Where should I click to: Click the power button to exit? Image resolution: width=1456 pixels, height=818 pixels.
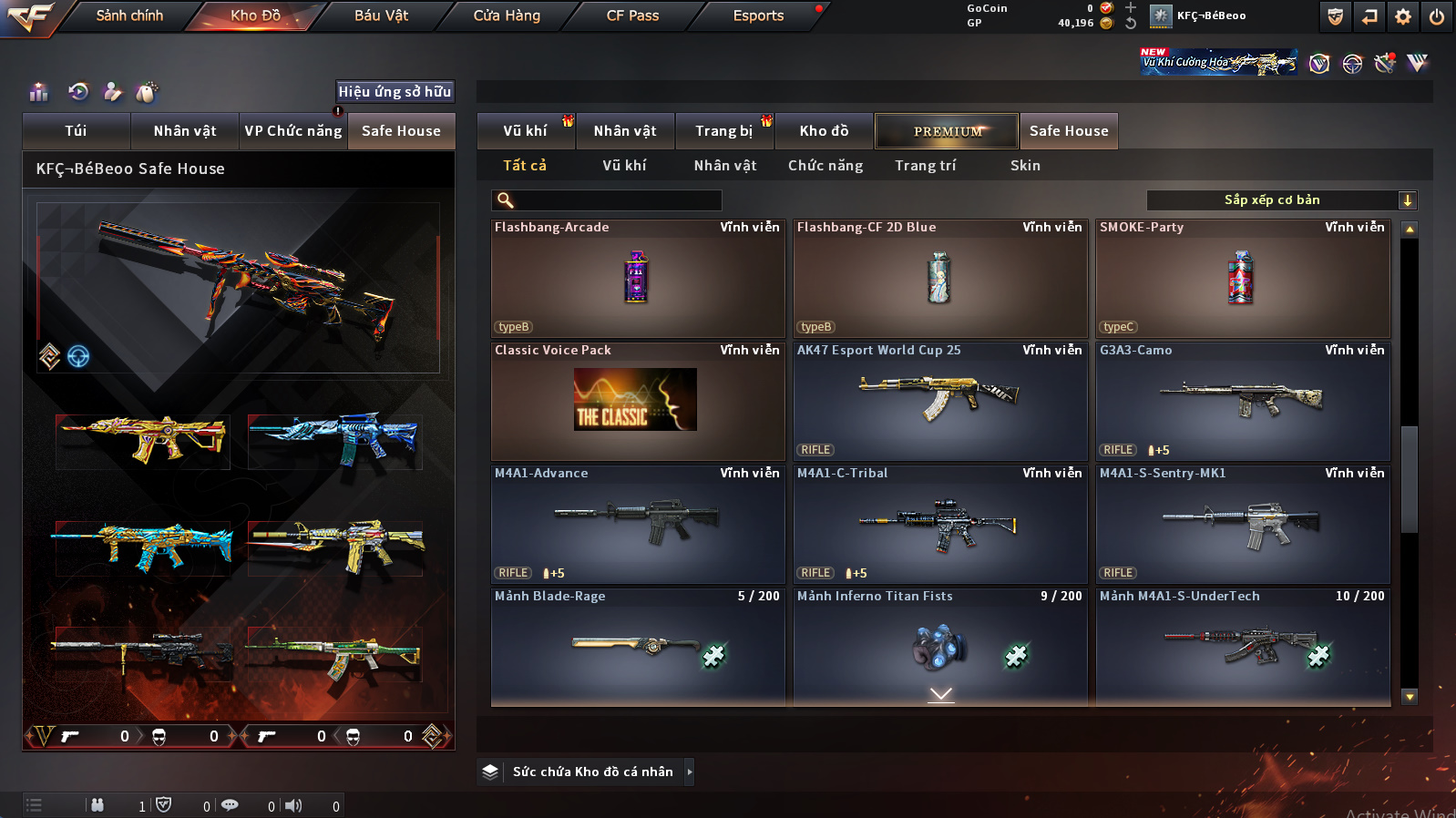(1437, 16)
